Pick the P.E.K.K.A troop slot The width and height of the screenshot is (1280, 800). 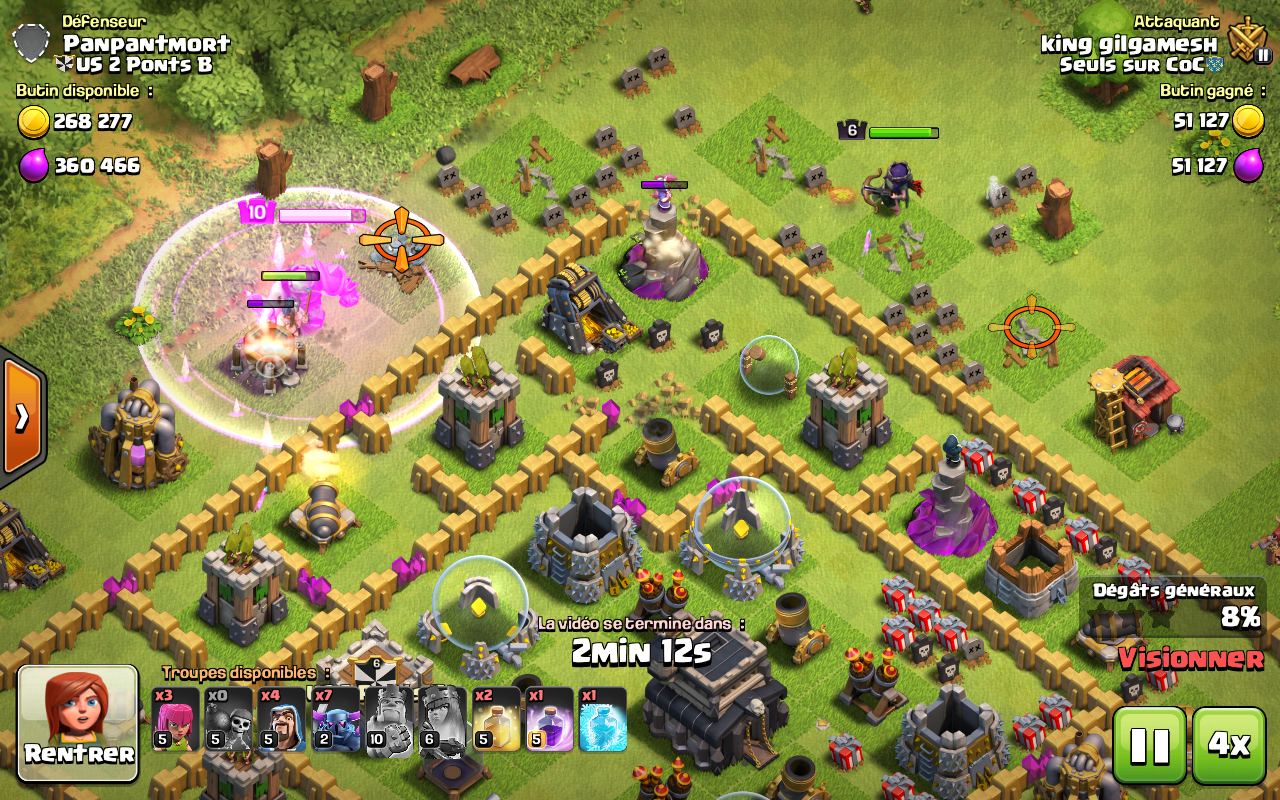pos(335,719)
